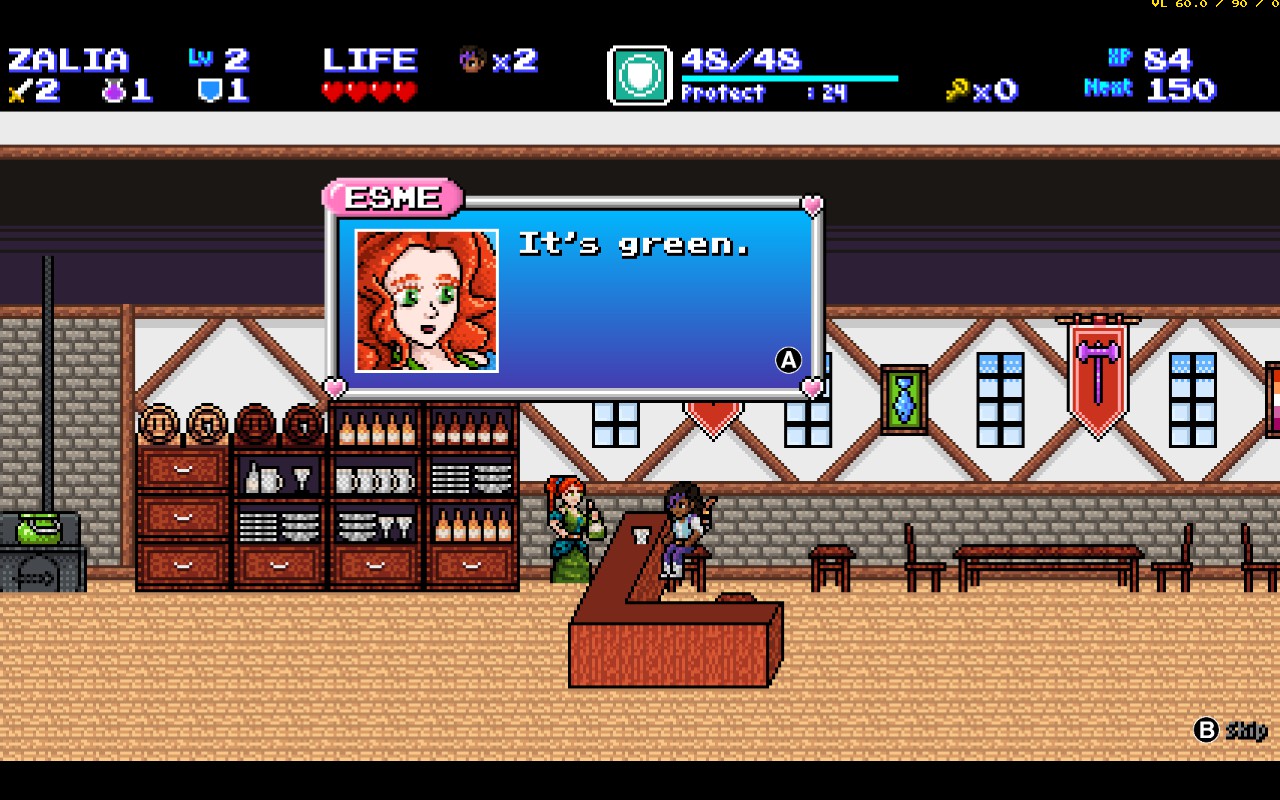Click Esme's portrait in the dialogue box
The height and width of the screenshot is (800, 1280).
click(427, 301)
